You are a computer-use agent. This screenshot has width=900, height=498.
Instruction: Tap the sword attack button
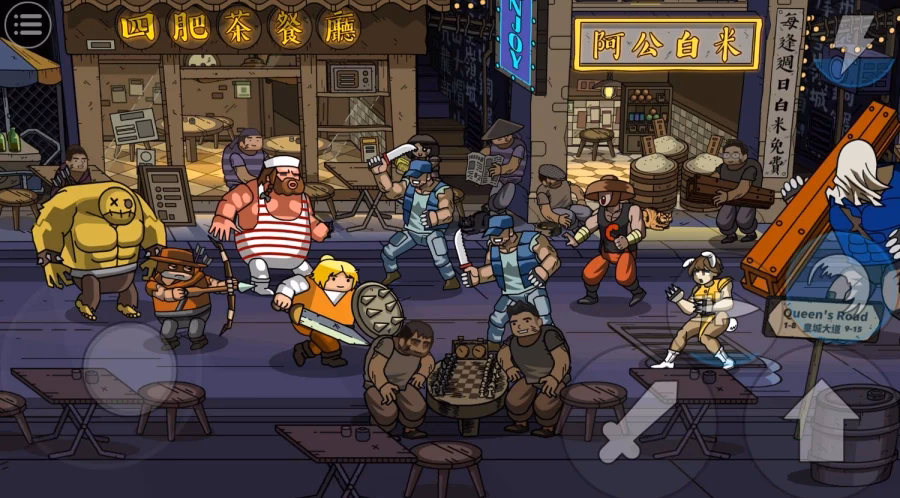[638, 420]
